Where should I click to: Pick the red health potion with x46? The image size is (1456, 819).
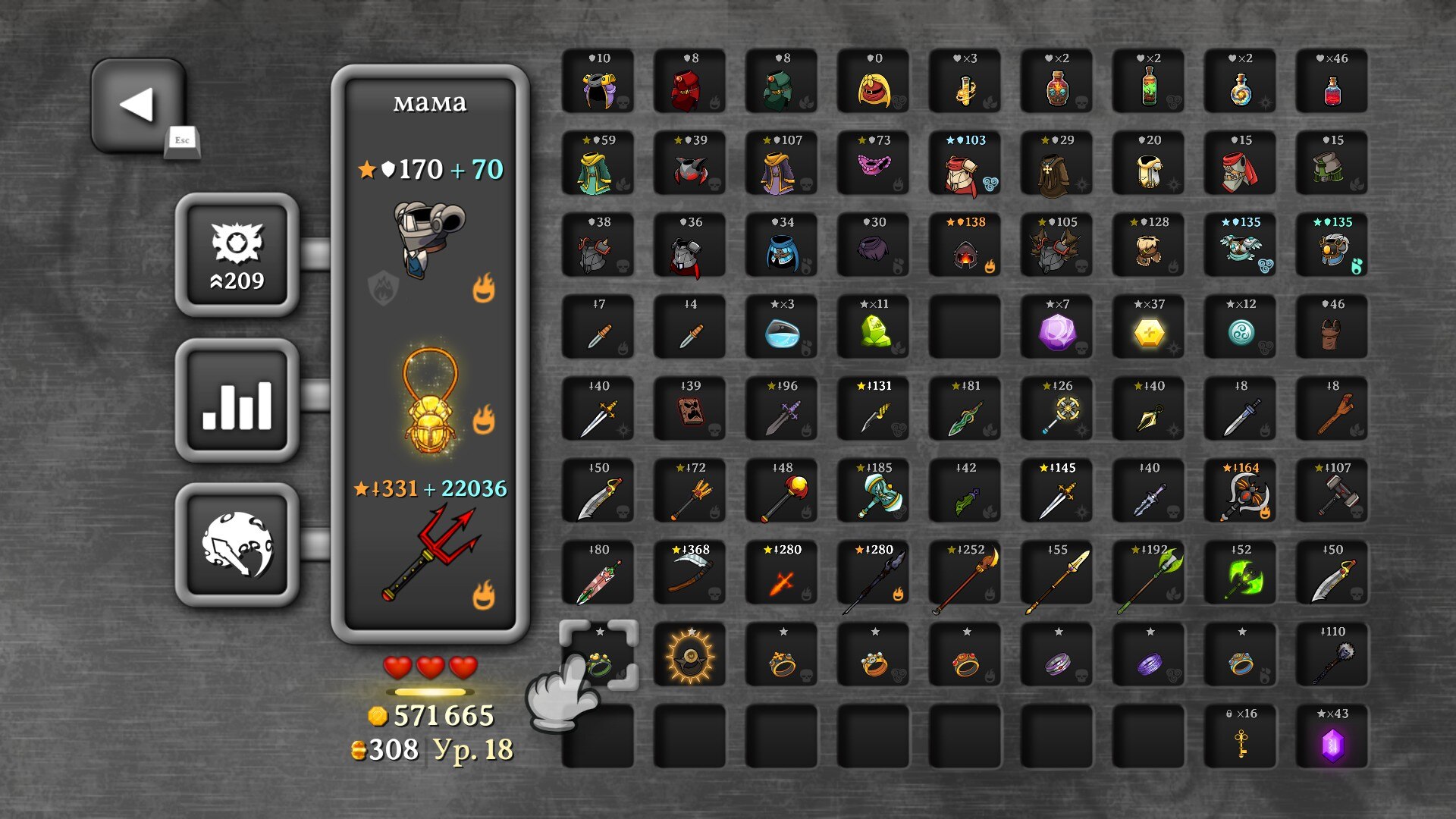click(1332, 82)
